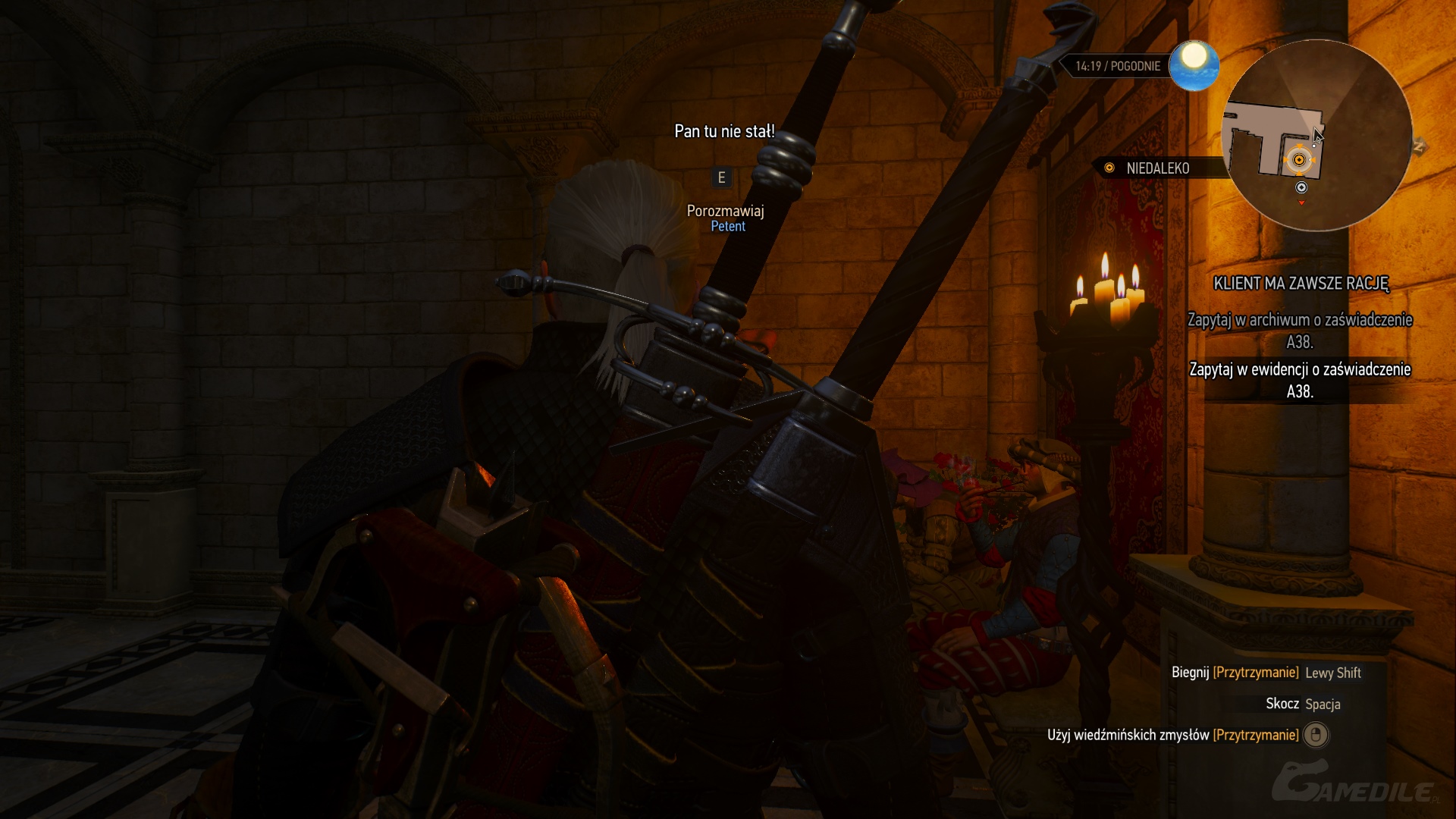Open the Klient ma zawsze rację quest tracker
This screenshot has height=819, width=1456.
pyautogui.click(x=1301, y=284)
